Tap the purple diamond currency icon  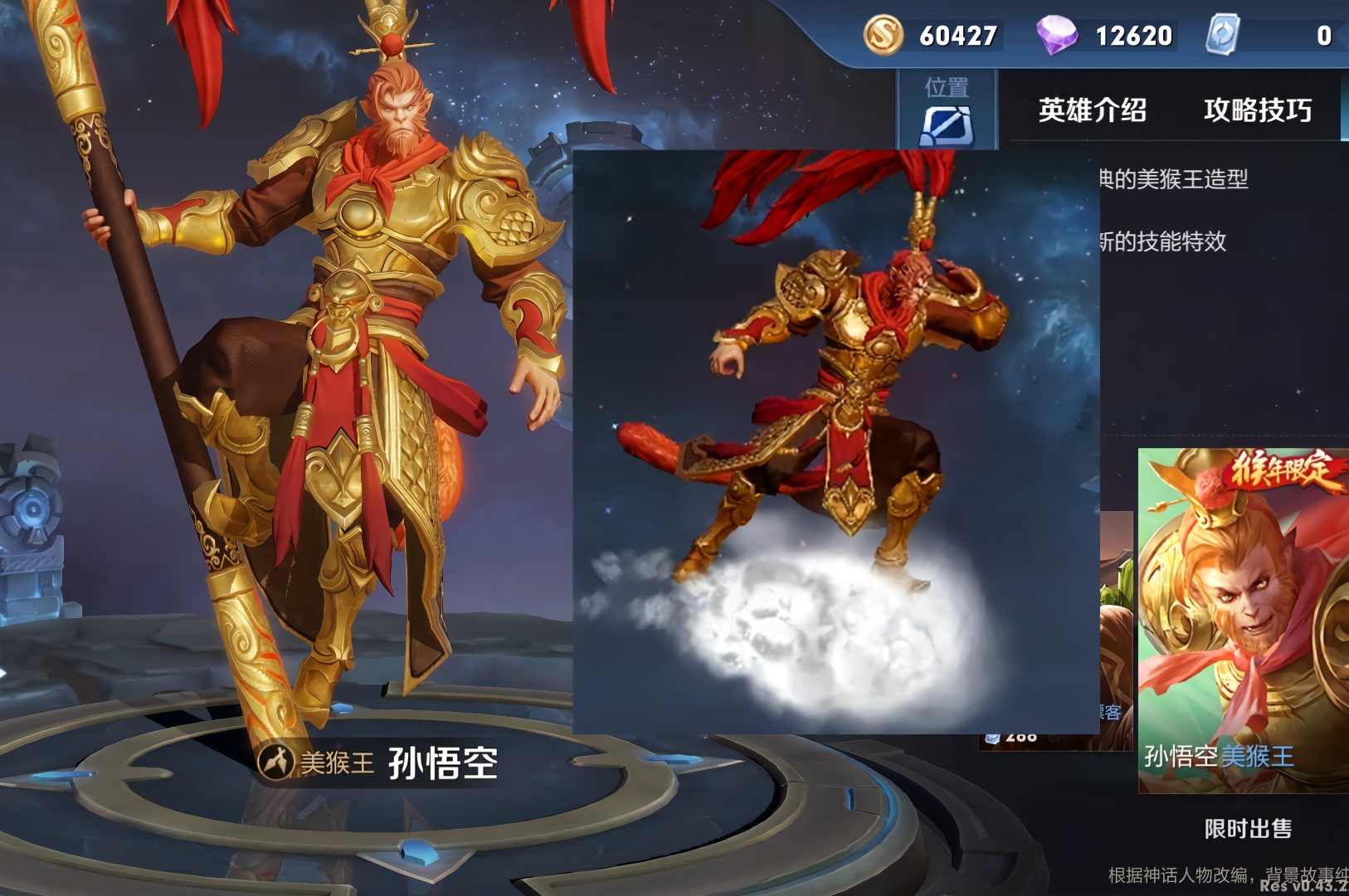tap(1056, 36)
